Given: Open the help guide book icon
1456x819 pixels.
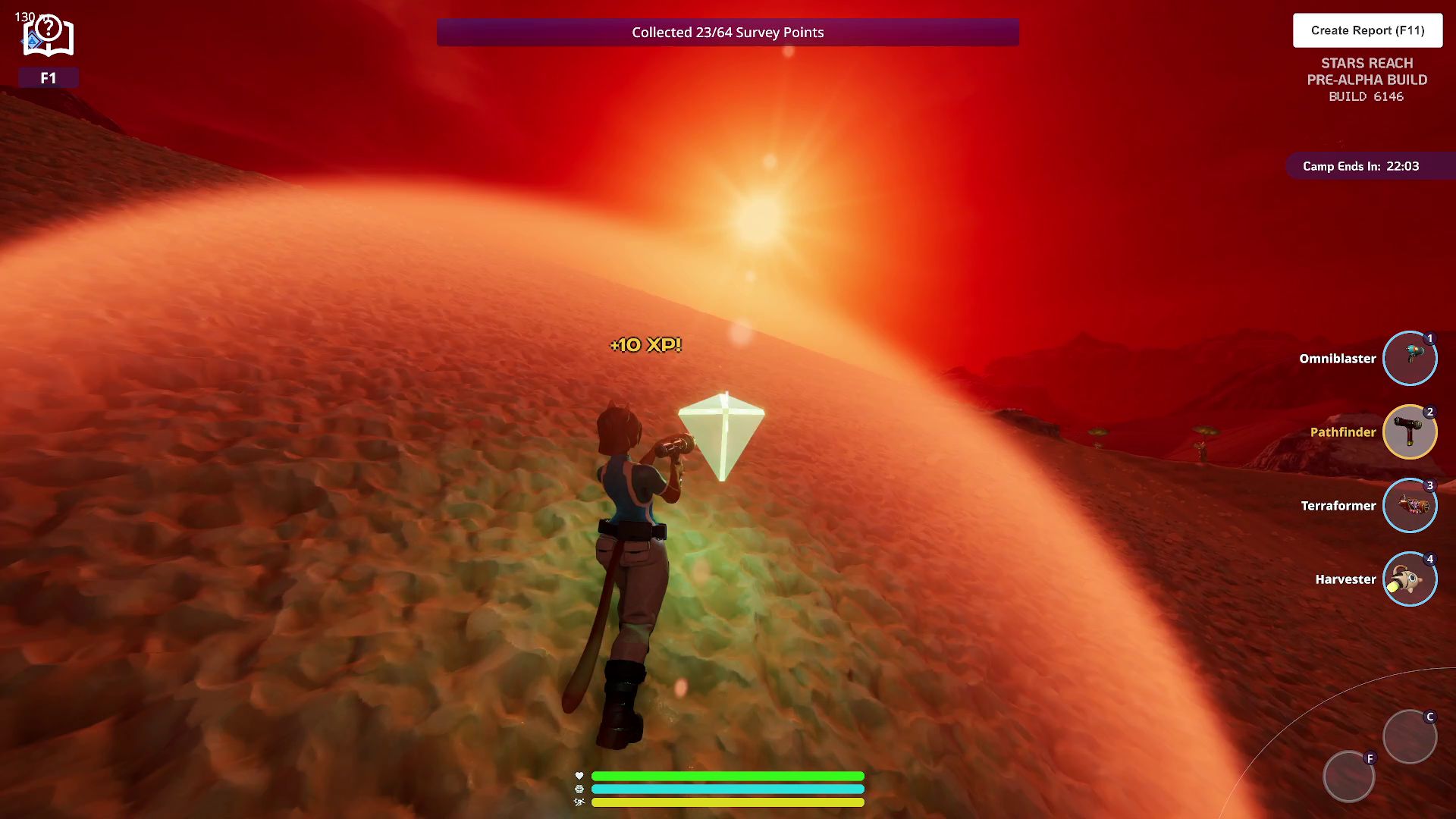Looking at the screenshot, I should (48, 37).
